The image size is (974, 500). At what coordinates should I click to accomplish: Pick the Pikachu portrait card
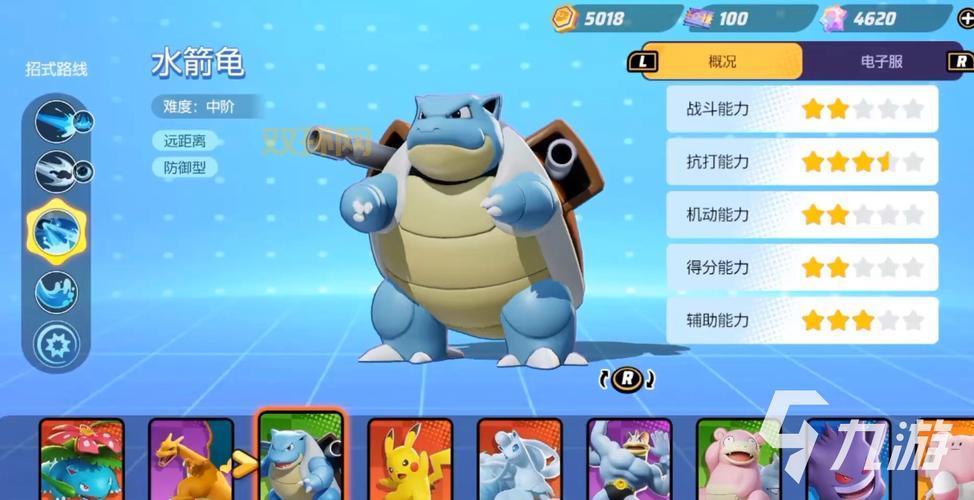(x=410, y=460)
